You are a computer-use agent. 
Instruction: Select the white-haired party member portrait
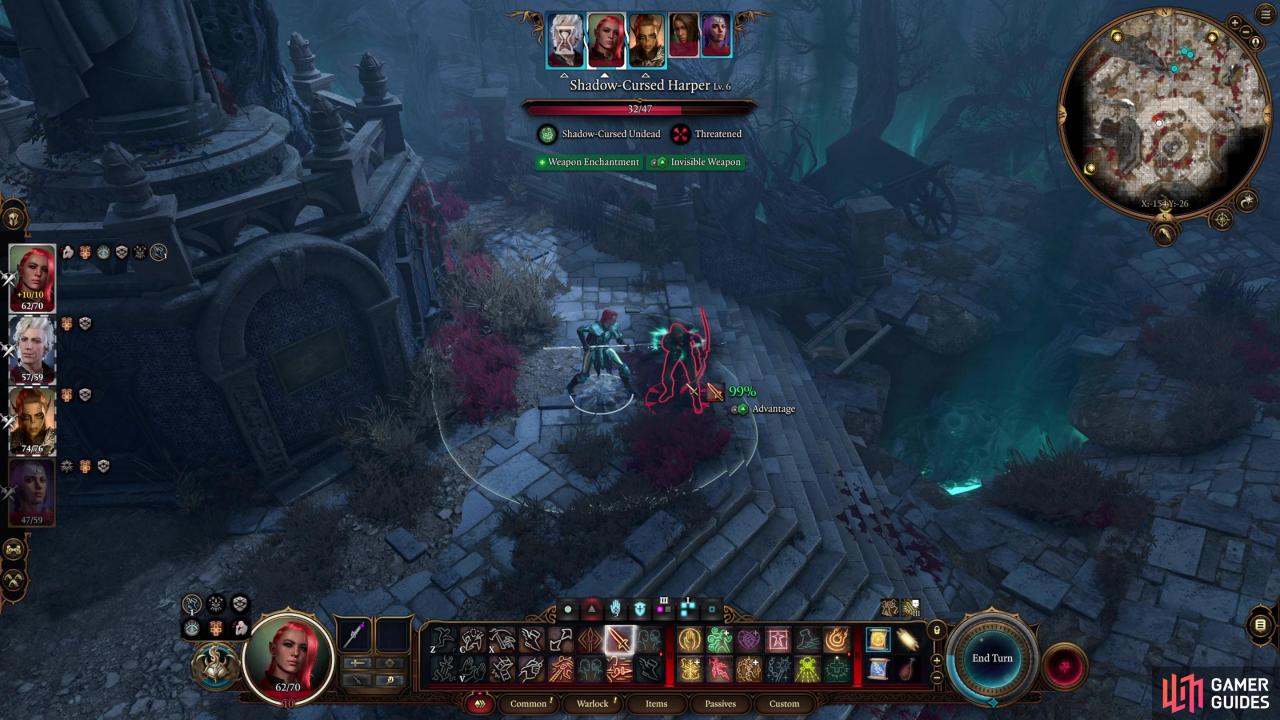[x=32, y=350]
